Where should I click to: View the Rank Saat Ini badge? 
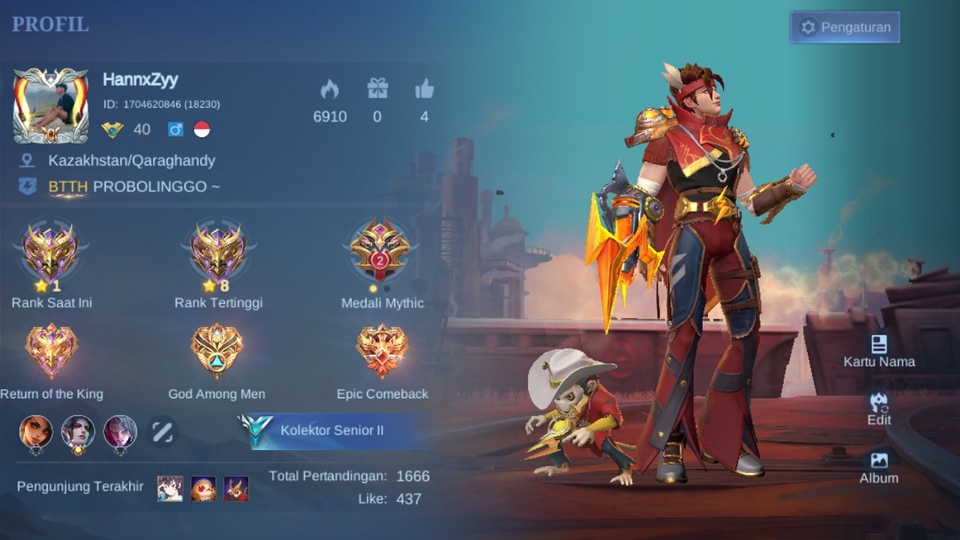[51, 255]
